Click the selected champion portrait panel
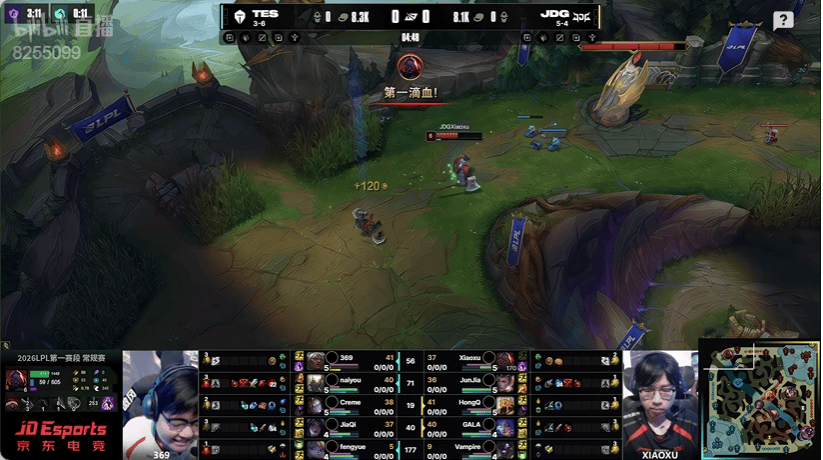The width and height of the screenshot is (823, 460). tap(18, 380)
